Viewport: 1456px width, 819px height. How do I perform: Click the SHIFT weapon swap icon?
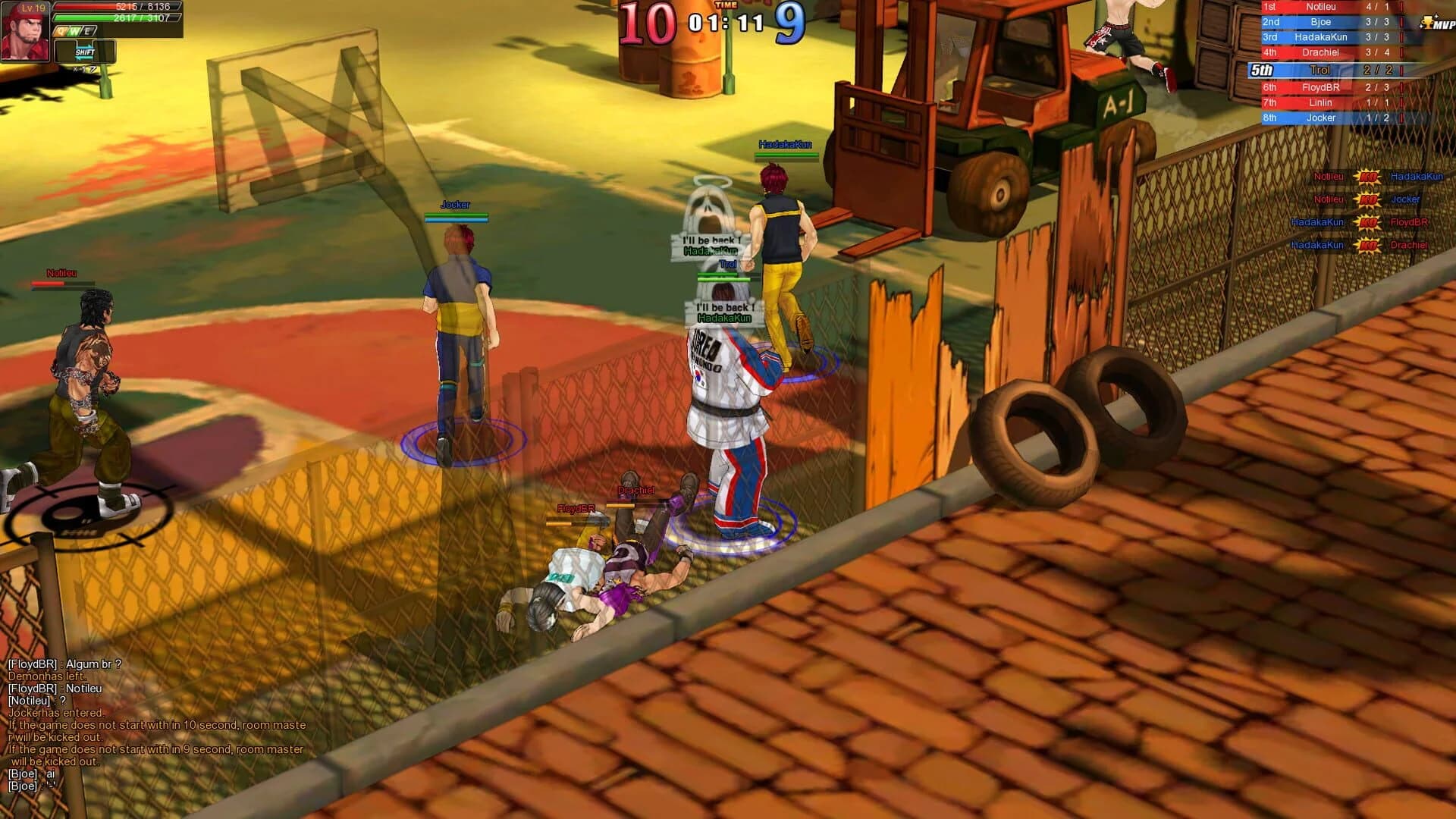pos(85,53)
